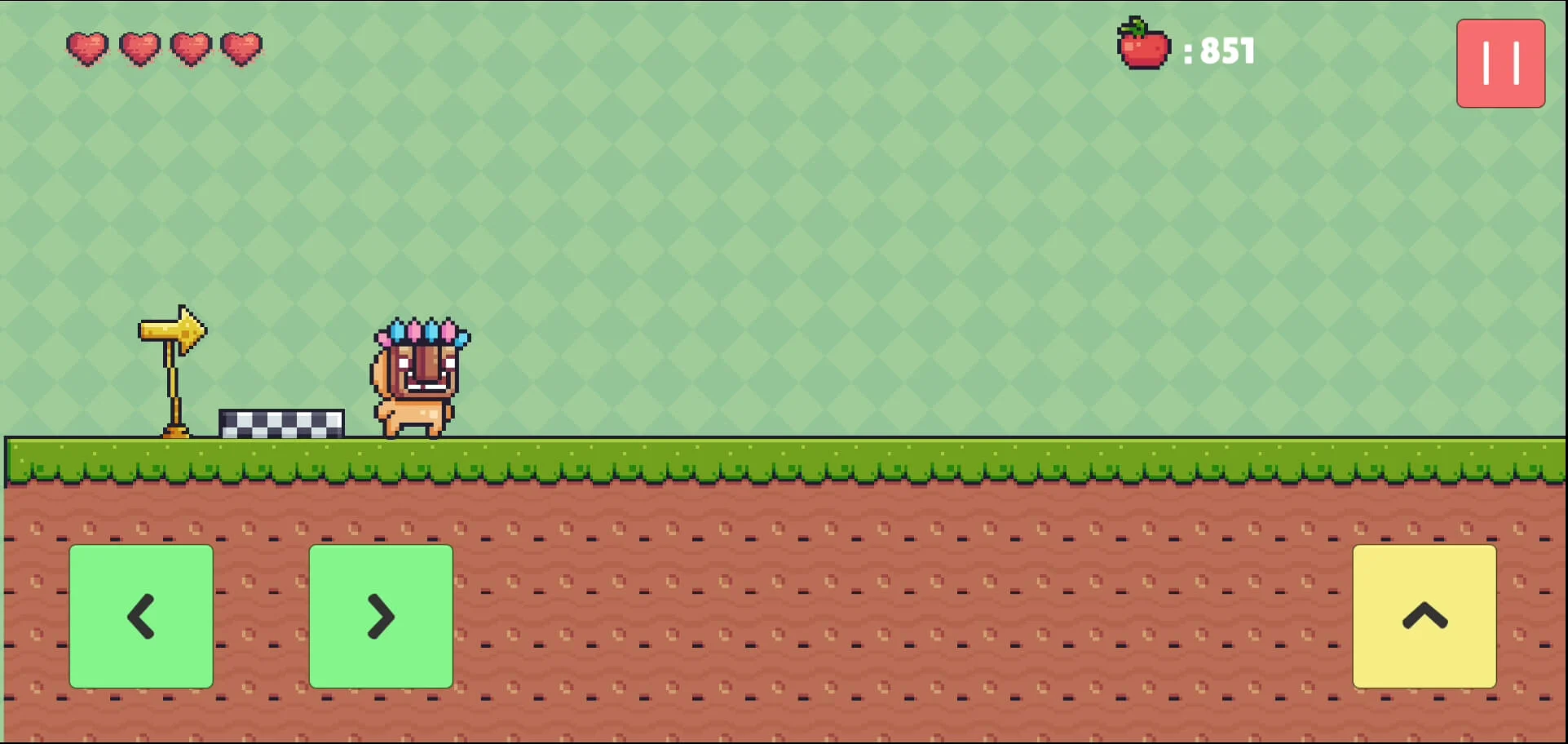This screenshot has height=744, width=1568.
Task: Tap the pause button
Action: pos(1500,64)
